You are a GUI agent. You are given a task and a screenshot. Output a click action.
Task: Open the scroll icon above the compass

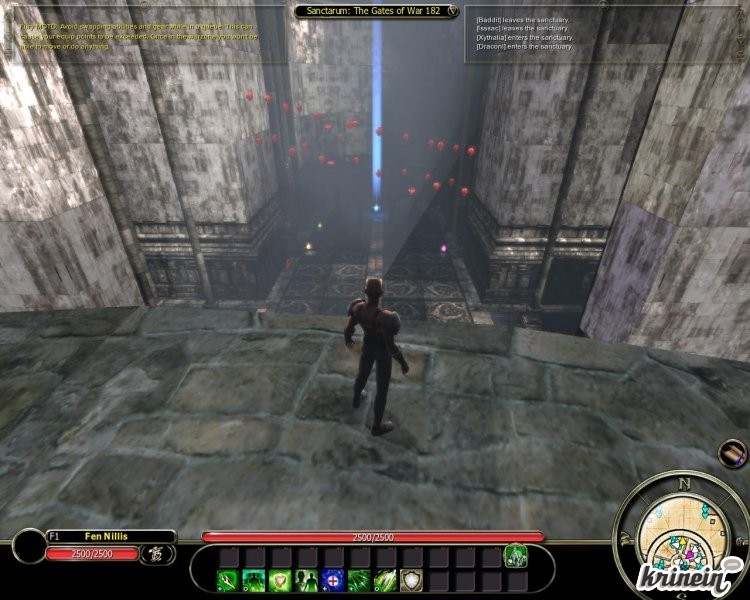tap(733, 453)
